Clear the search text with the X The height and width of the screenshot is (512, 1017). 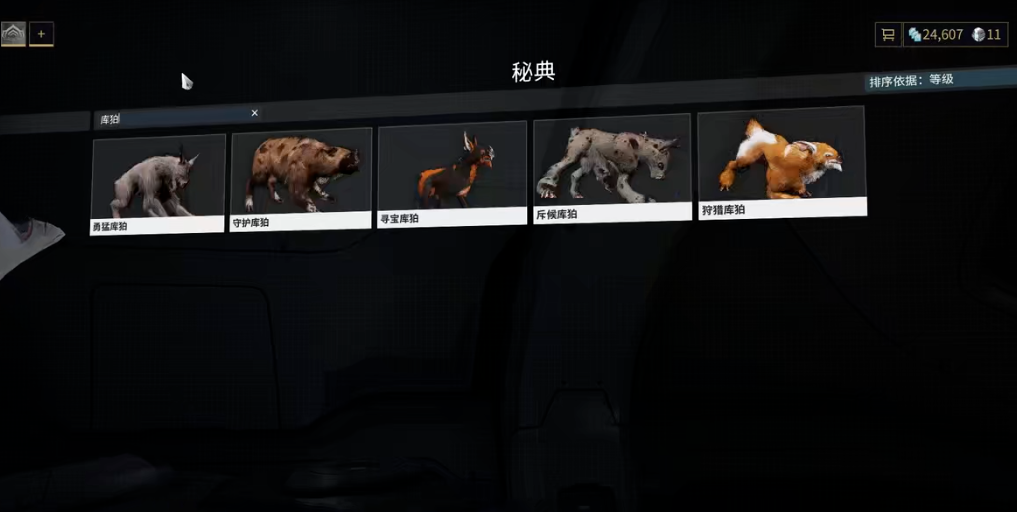(x=254, y=113)
